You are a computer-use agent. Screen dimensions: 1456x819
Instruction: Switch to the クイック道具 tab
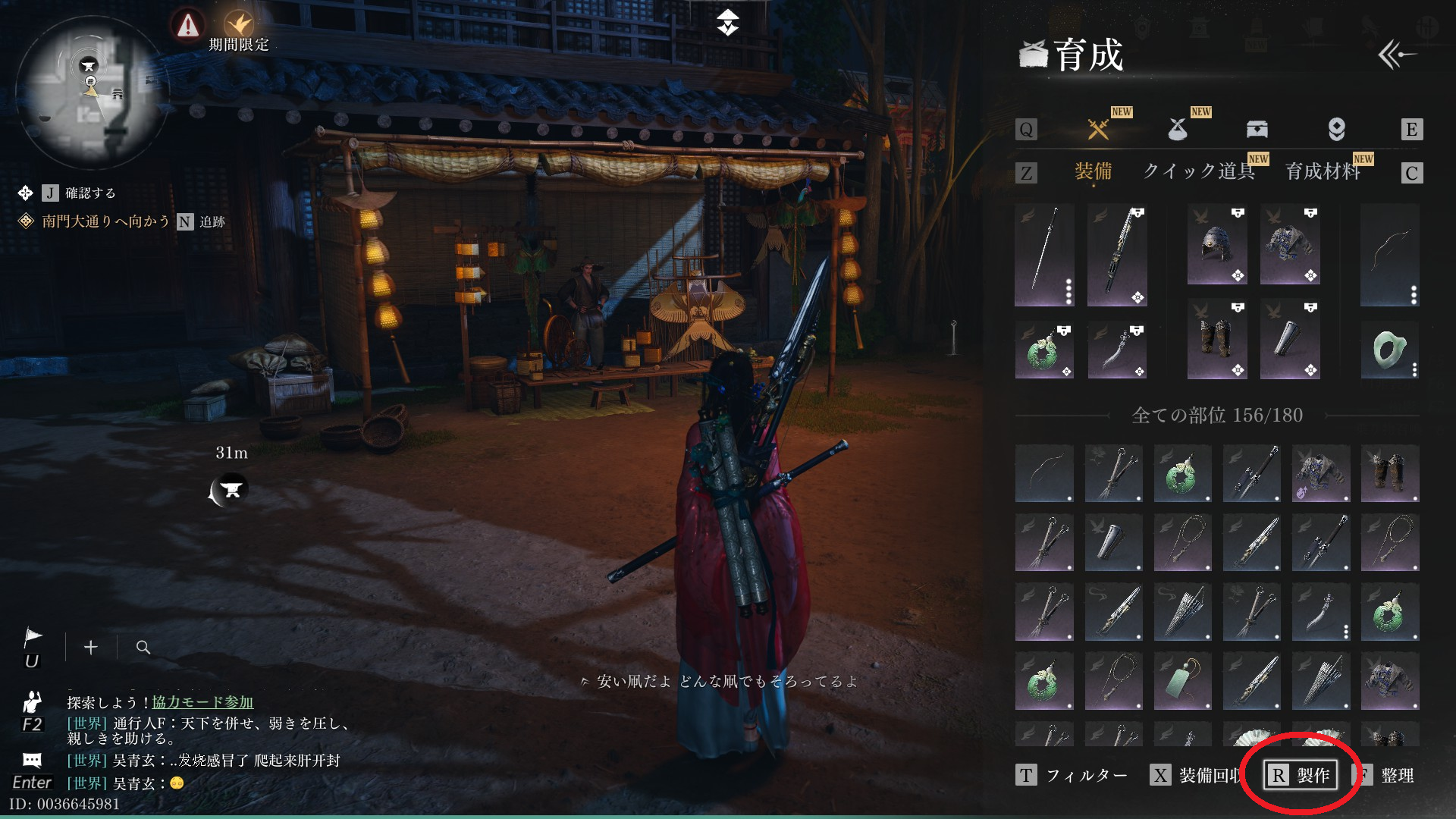(x=1198, y=171)
